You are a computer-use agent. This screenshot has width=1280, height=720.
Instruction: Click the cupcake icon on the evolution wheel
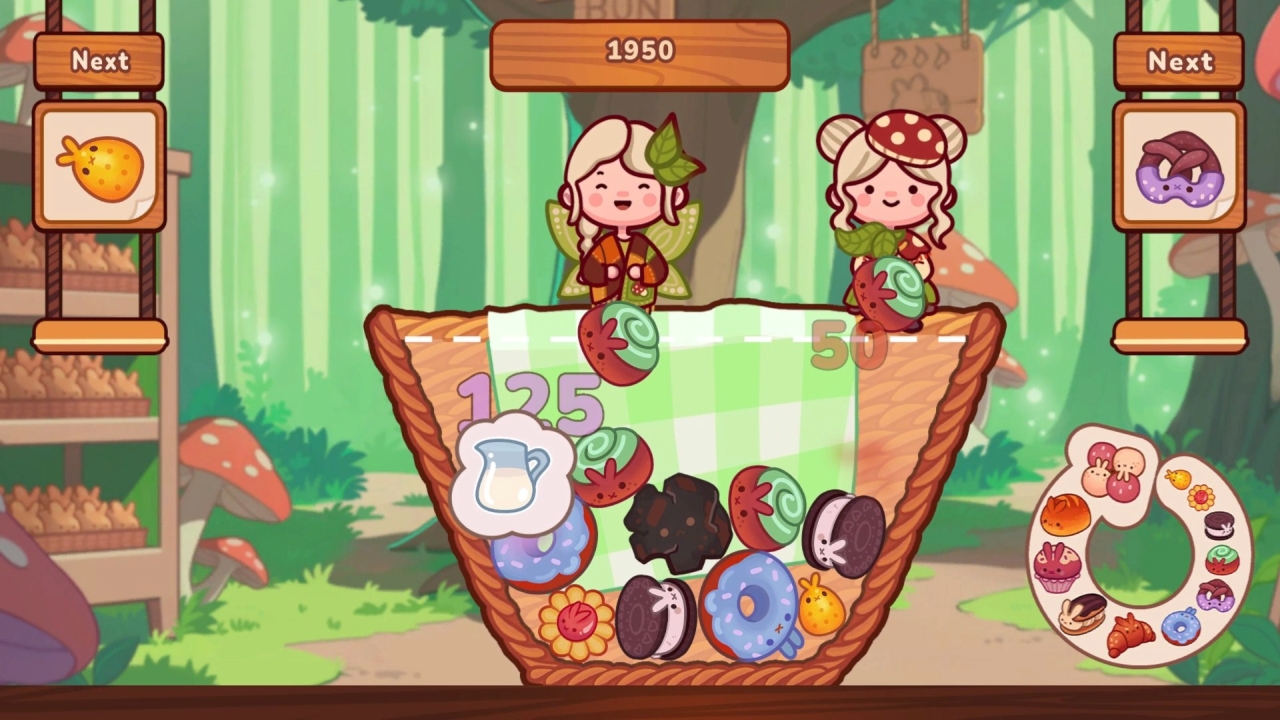(1058, 569)
